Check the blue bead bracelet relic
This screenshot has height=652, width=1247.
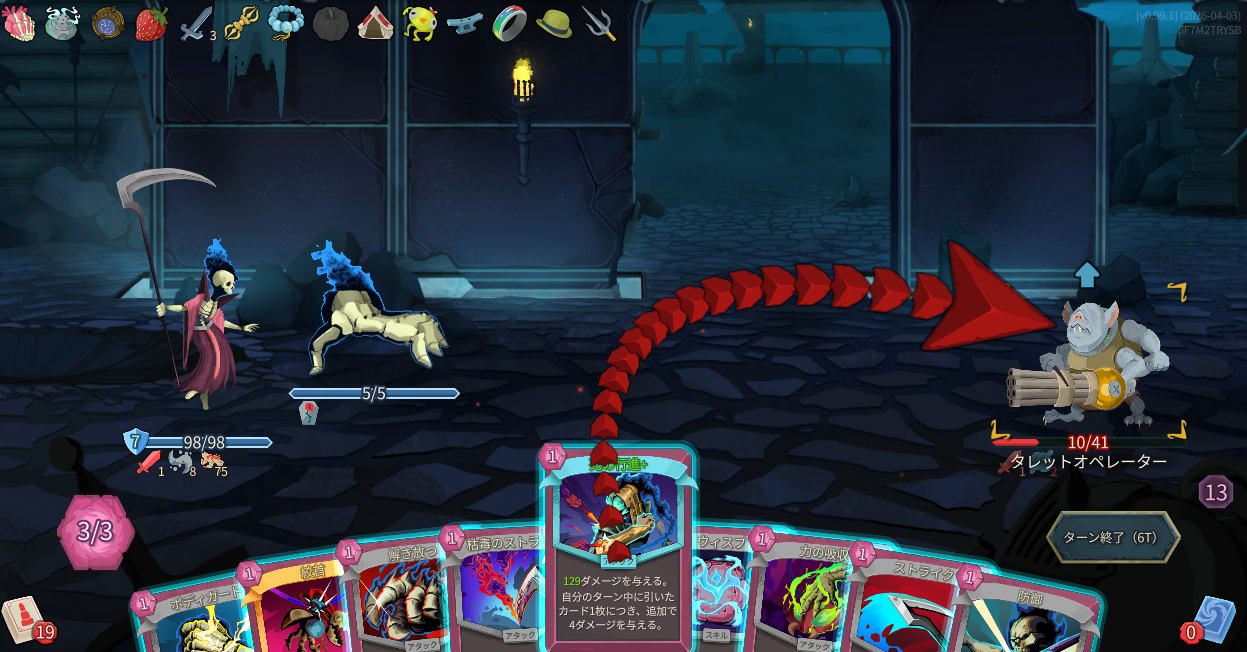[x=286, y=22]
